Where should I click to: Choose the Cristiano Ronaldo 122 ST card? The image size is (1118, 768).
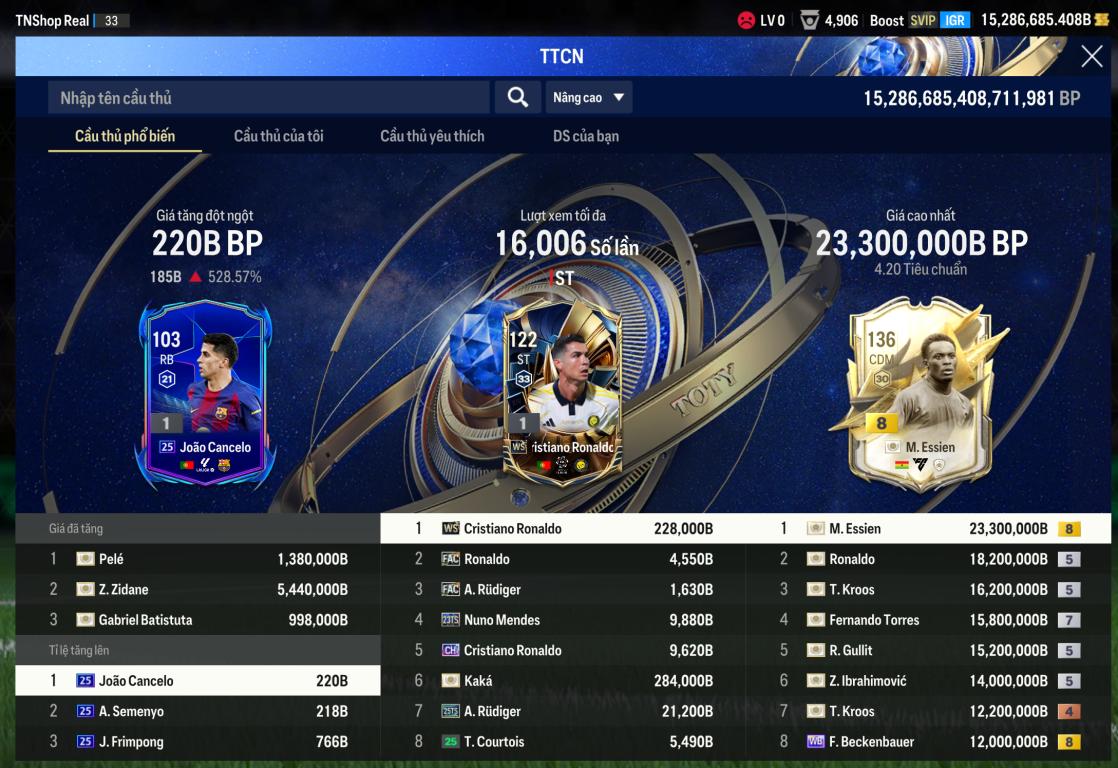[561, 392]
